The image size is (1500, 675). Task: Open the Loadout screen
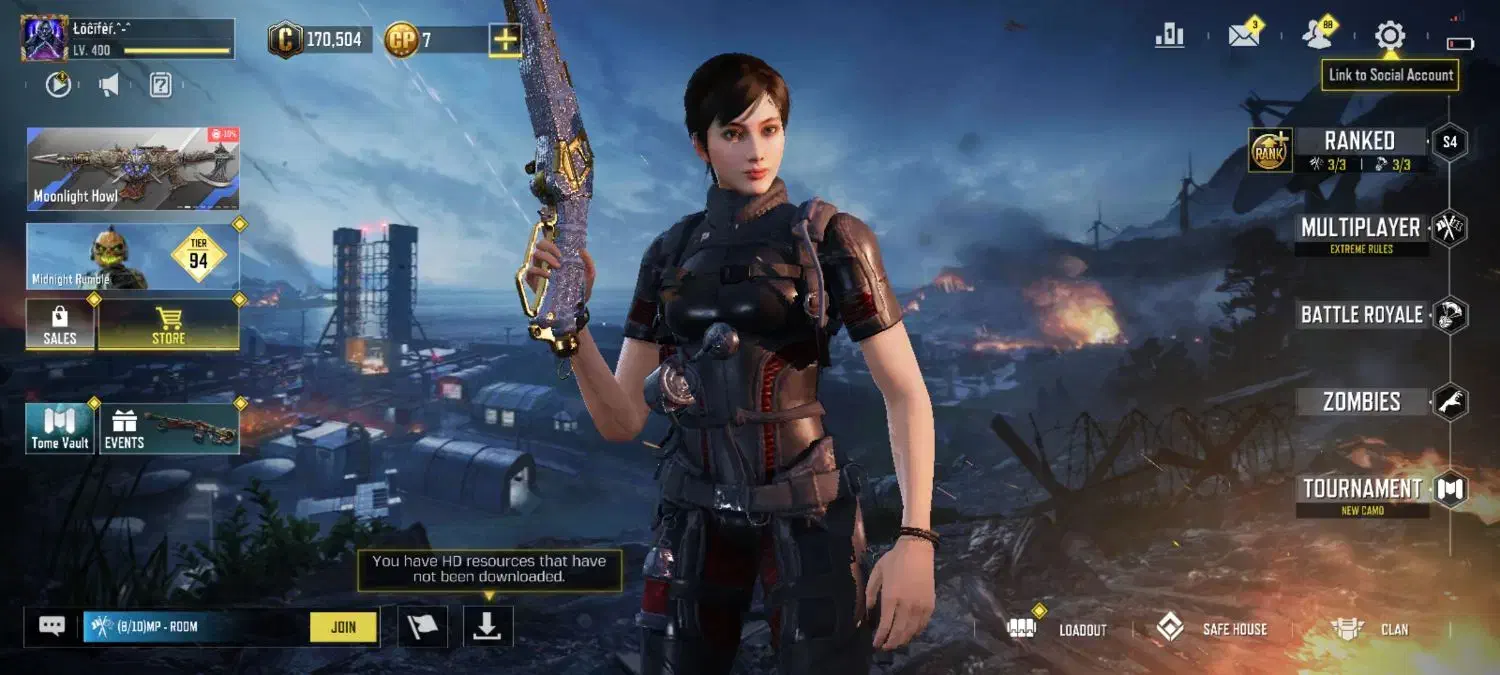pos(1063,629)
